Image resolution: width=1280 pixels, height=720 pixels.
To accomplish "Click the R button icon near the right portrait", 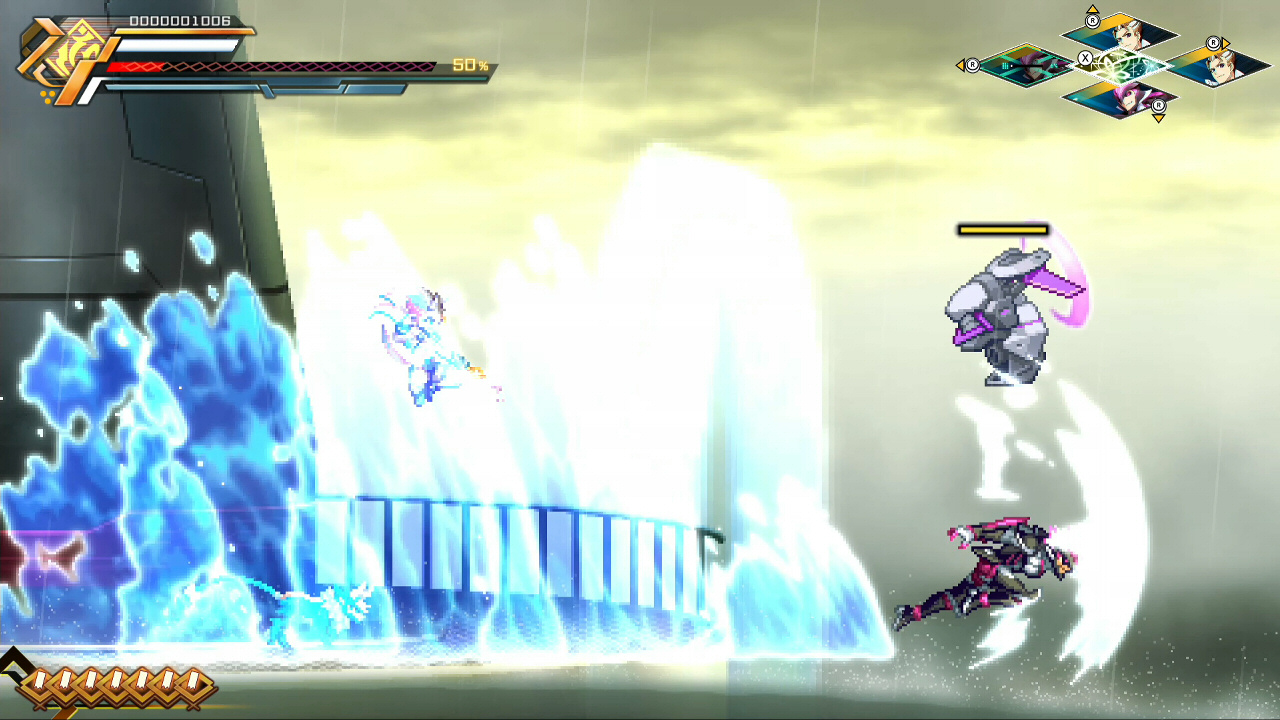I will tap(1213, 42).
